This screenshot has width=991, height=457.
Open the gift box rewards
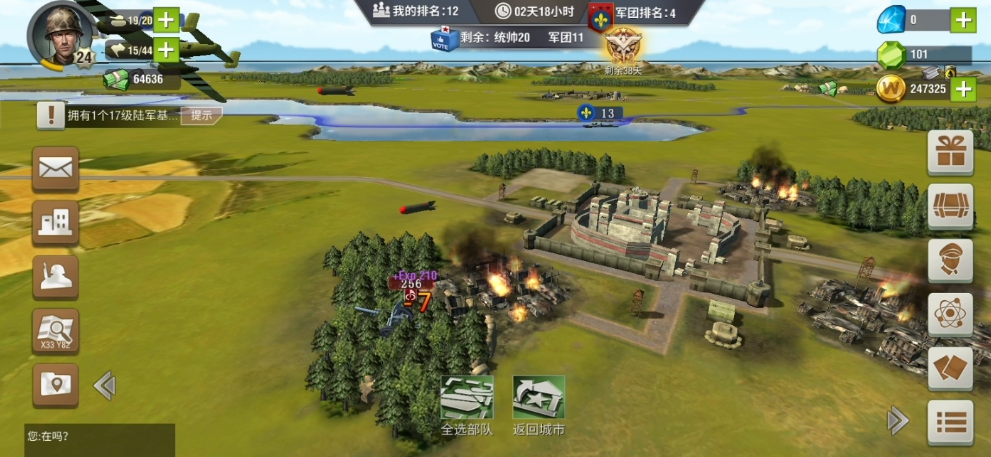click(950, 153)
